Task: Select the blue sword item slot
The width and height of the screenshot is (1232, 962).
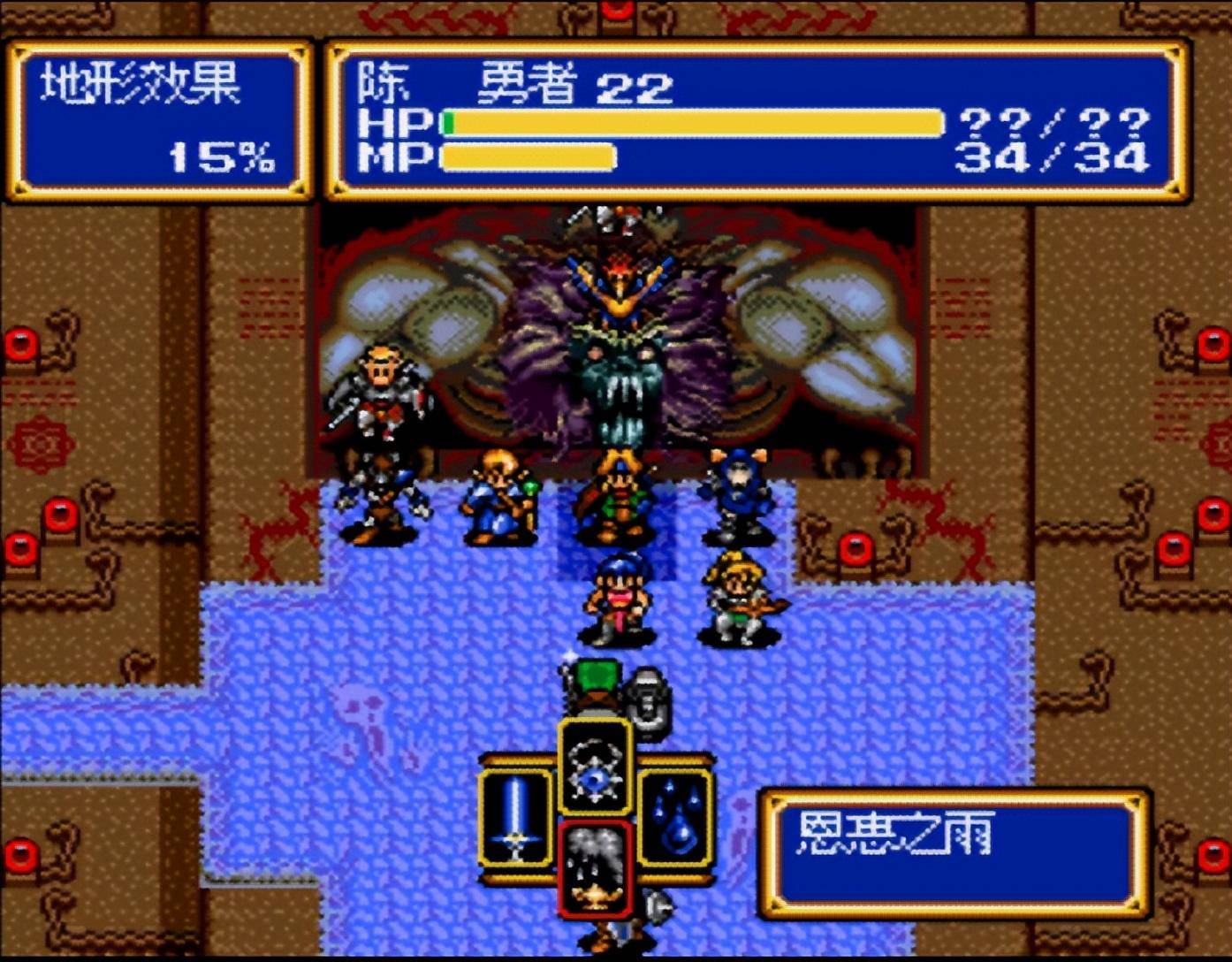Action: pyautogui.click(x=515, y=818)
